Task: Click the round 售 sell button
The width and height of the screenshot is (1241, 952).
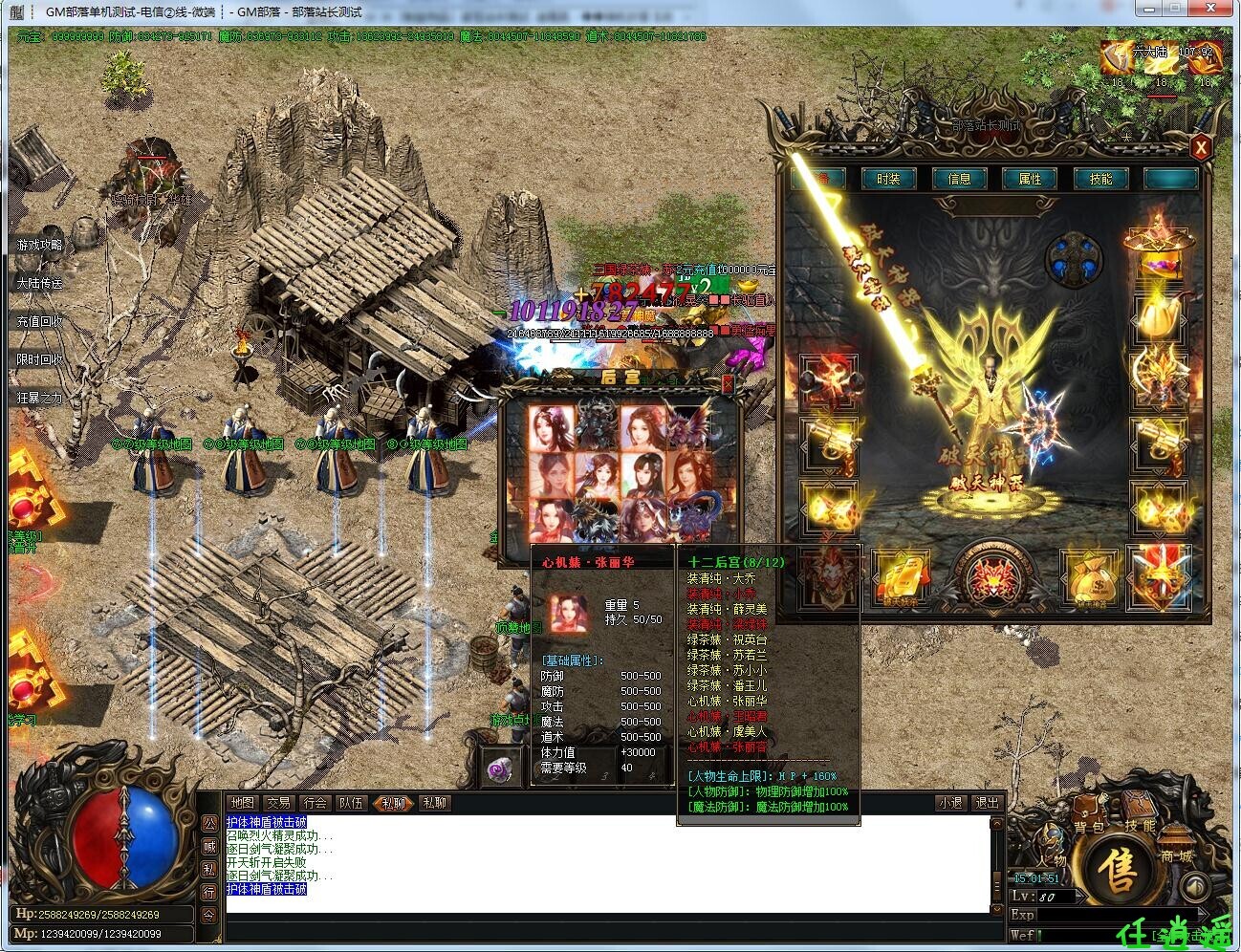Action: point(1116,871)
